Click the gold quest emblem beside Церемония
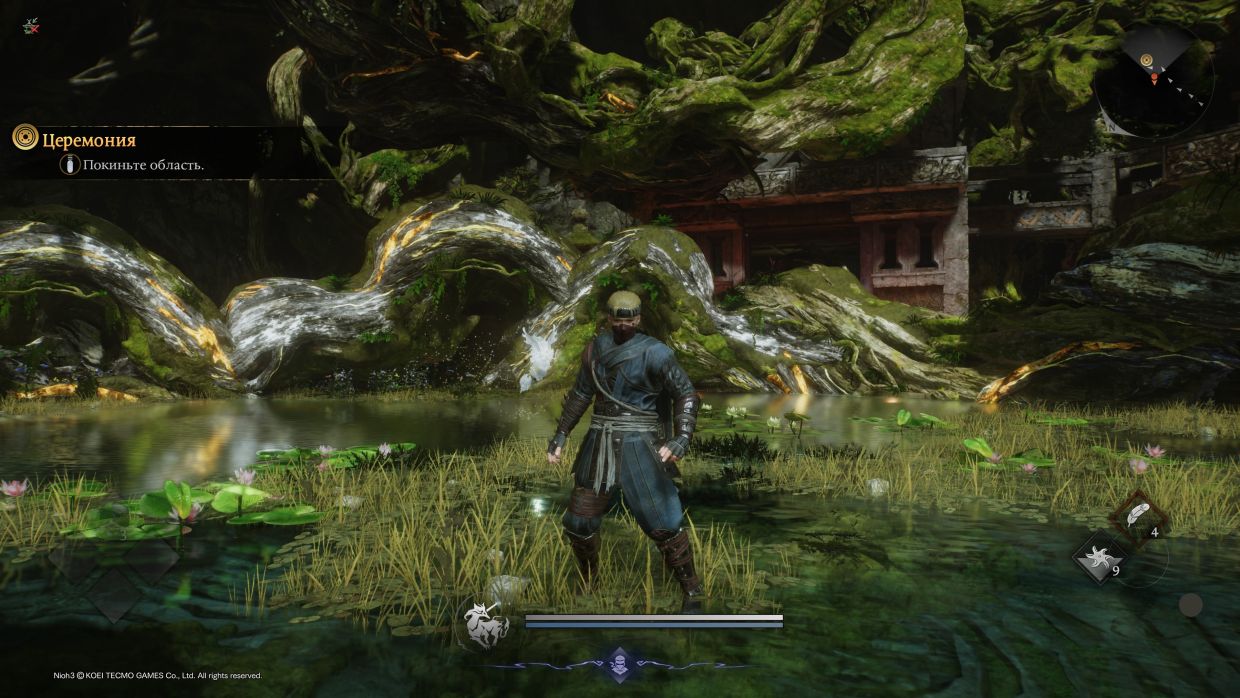 (25, 138)
